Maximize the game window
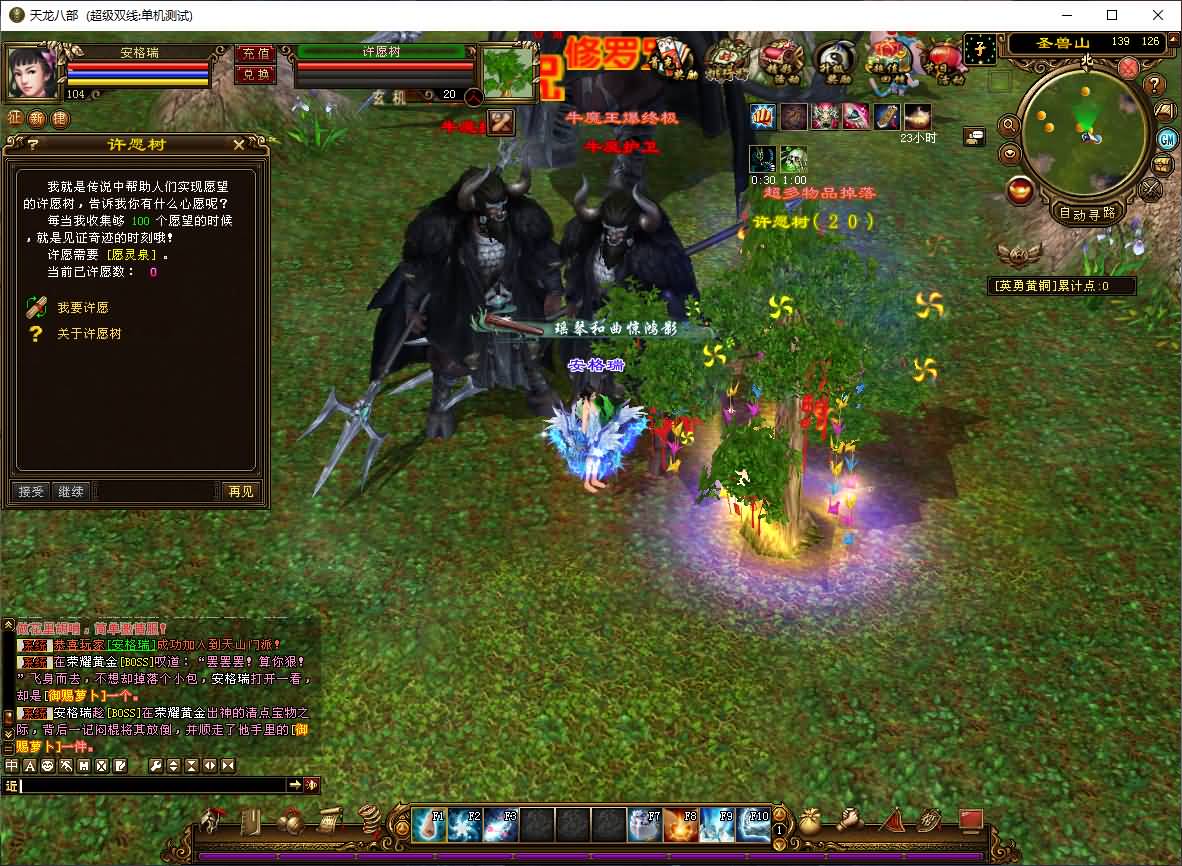1182x866 pixels. (x=1112, y=15)
